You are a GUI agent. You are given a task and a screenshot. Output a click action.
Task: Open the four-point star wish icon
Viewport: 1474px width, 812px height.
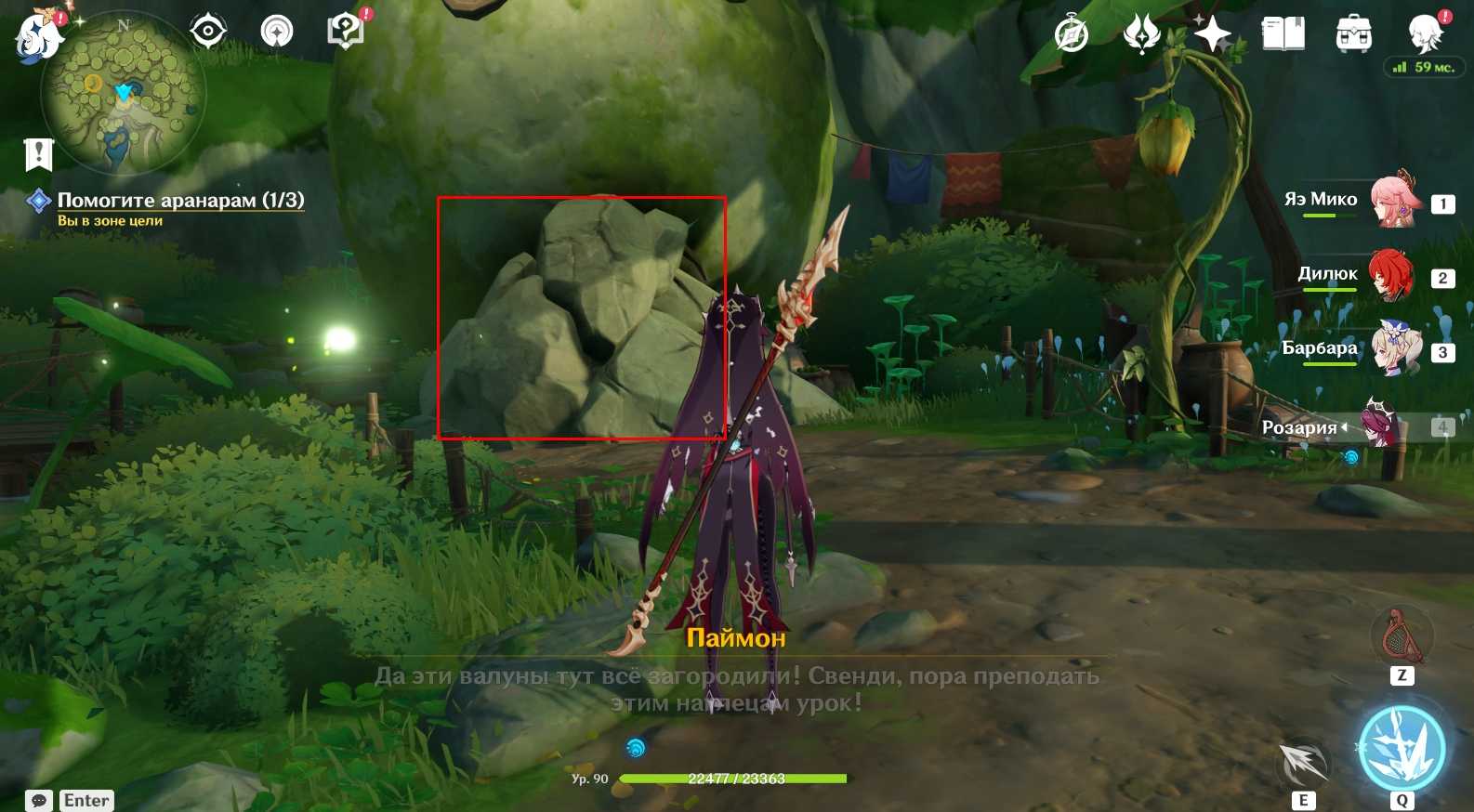pos(1213,35)
